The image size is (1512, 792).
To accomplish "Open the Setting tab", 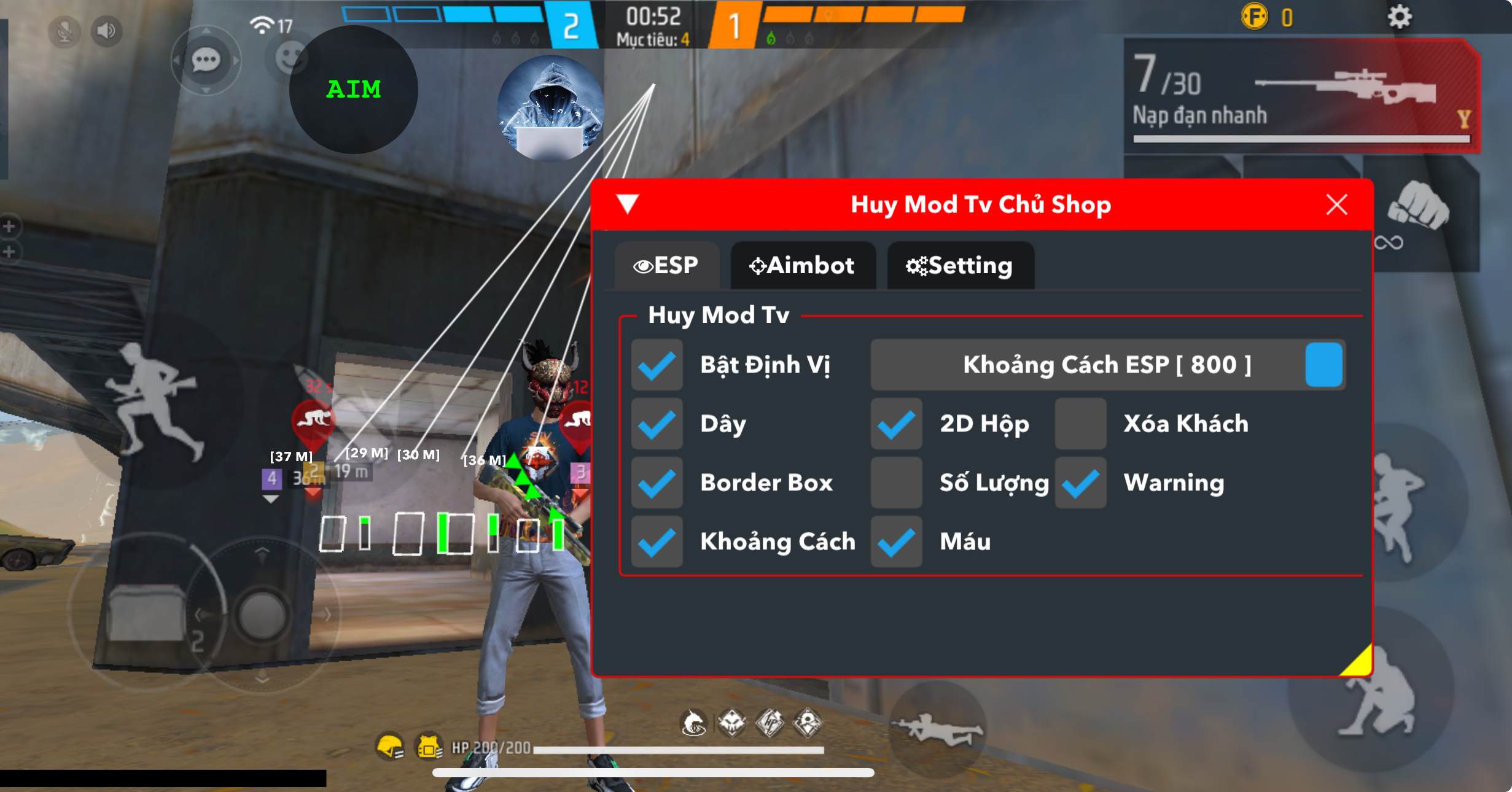I will click(960, 266).
